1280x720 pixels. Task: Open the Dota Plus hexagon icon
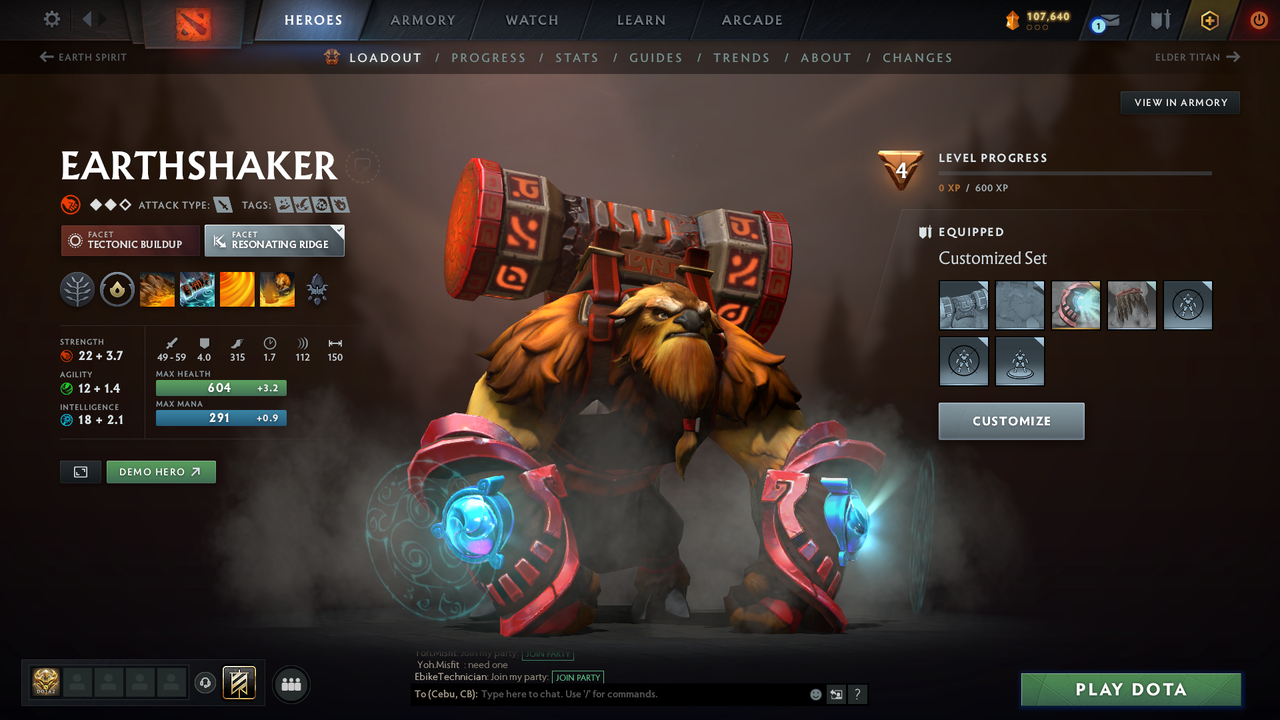[1209, 19]
